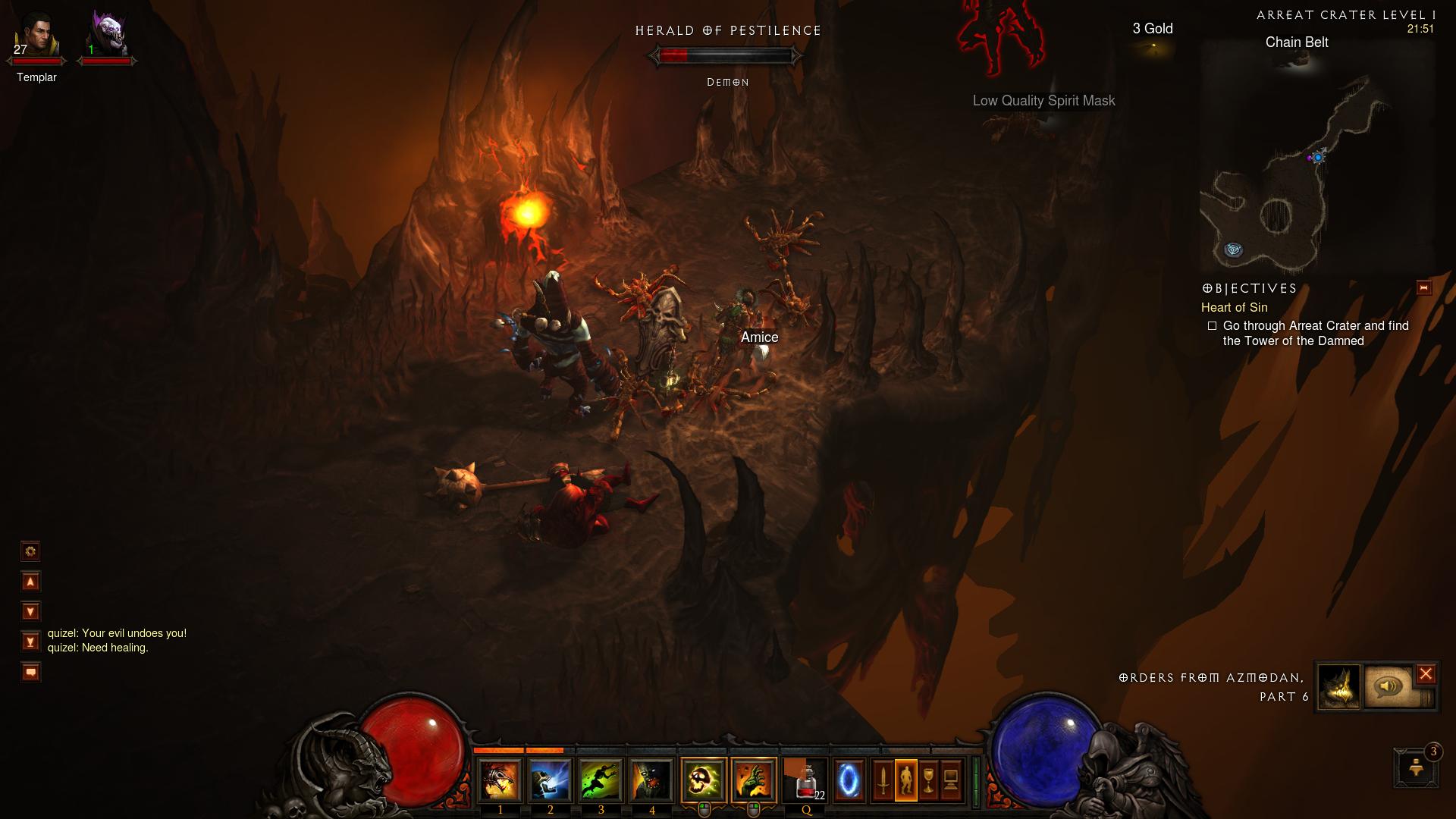
Task: Open chat settings gear icon
Action: pos(30,551)
